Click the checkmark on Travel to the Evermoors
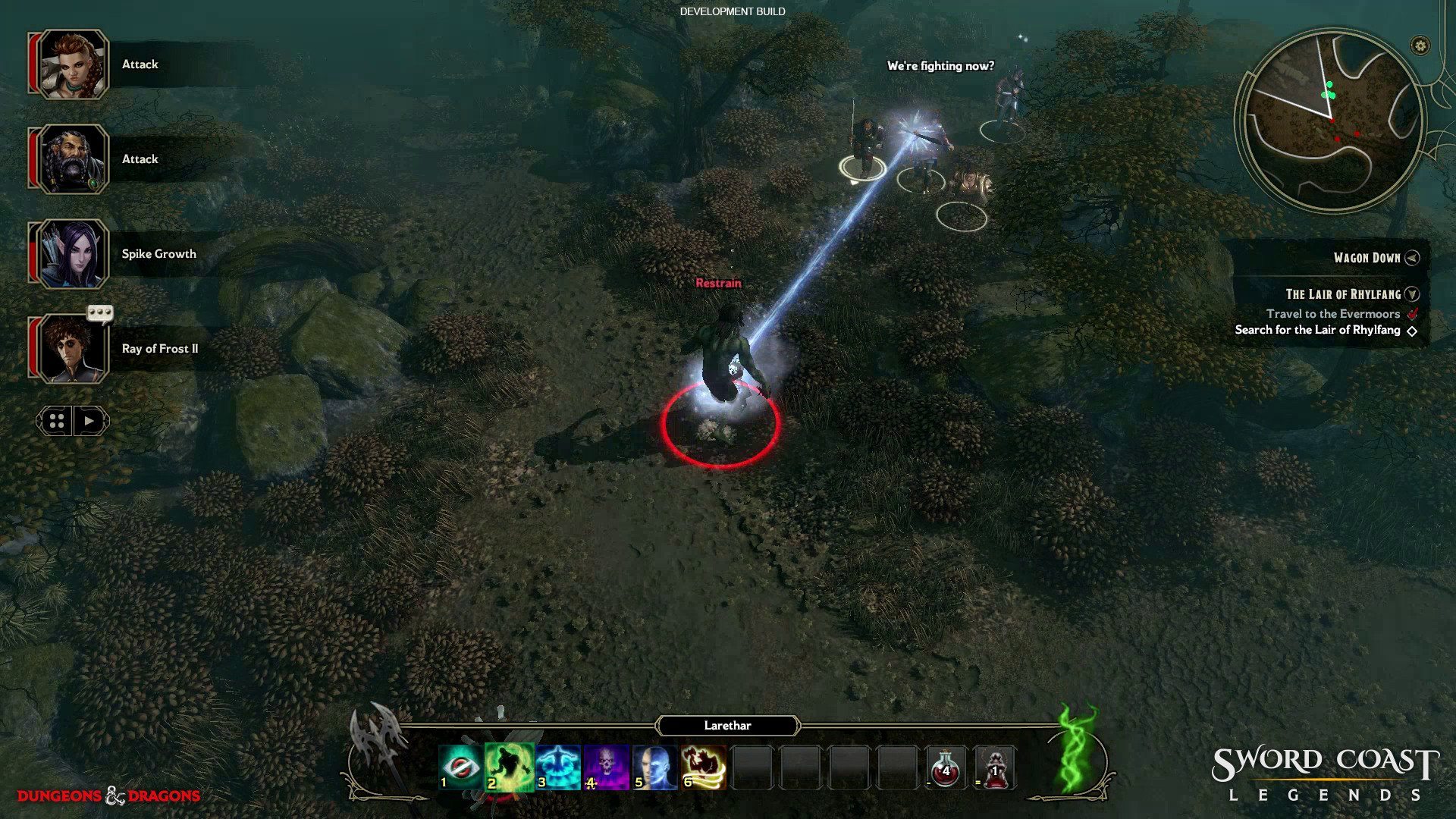 (1412, 313)
